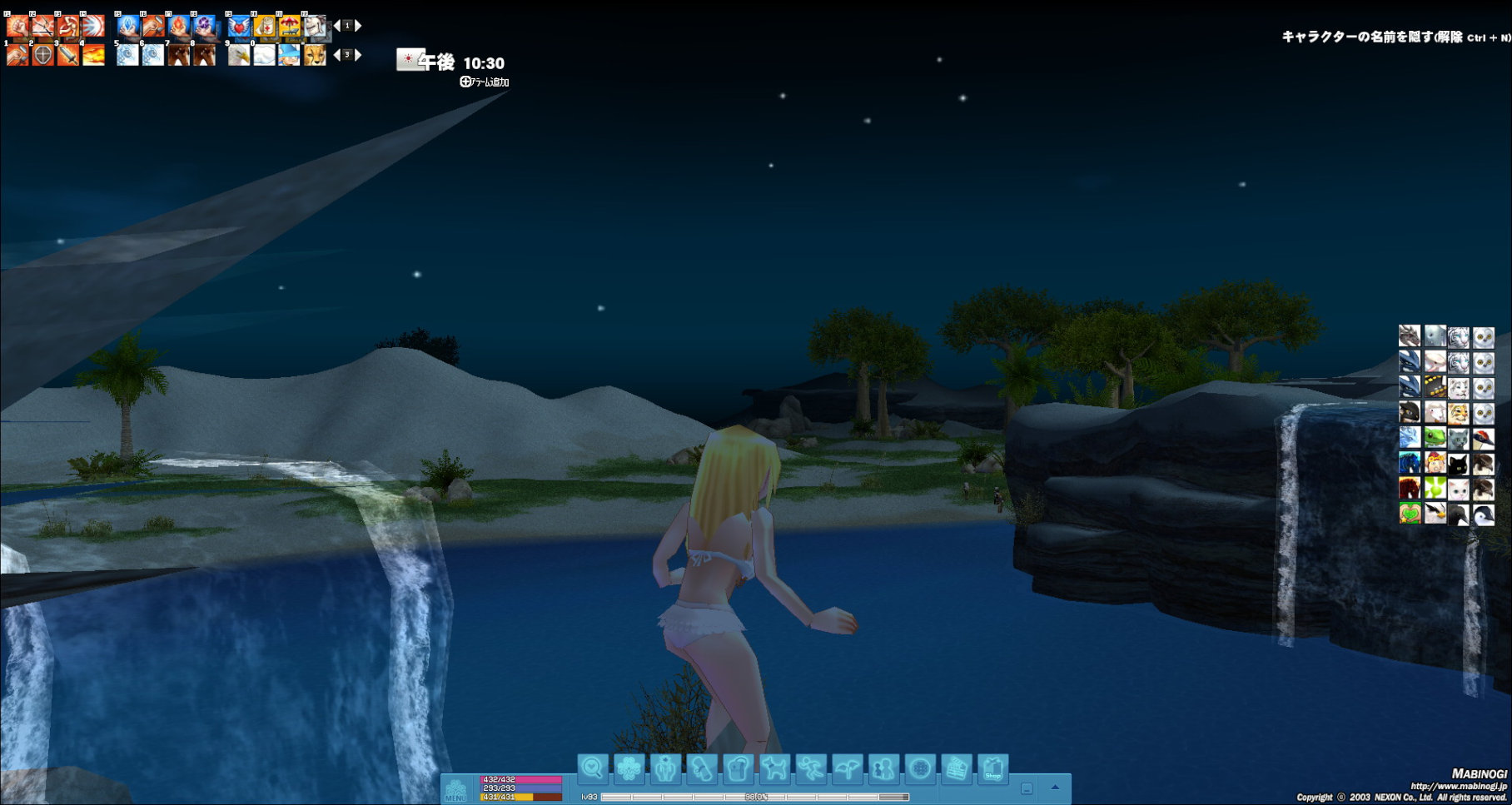The width and height of the screenshot is (1512, 805).
Task: Select the penguin pet portrait
Action: tap(1483, 514)
